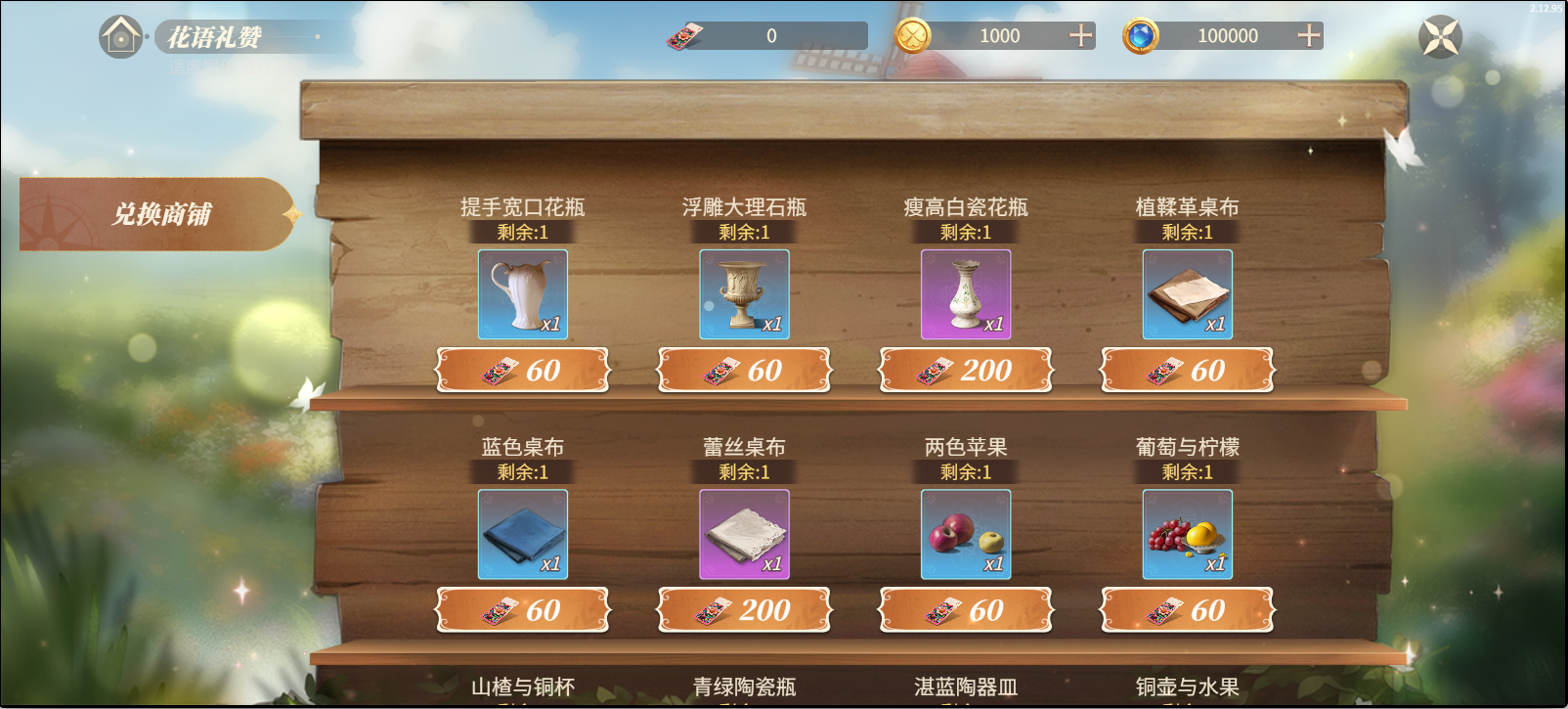1568x709 pixels.
Task: Open the 两色苹果 item thumbnail
Action: click(x=966, y=534)
